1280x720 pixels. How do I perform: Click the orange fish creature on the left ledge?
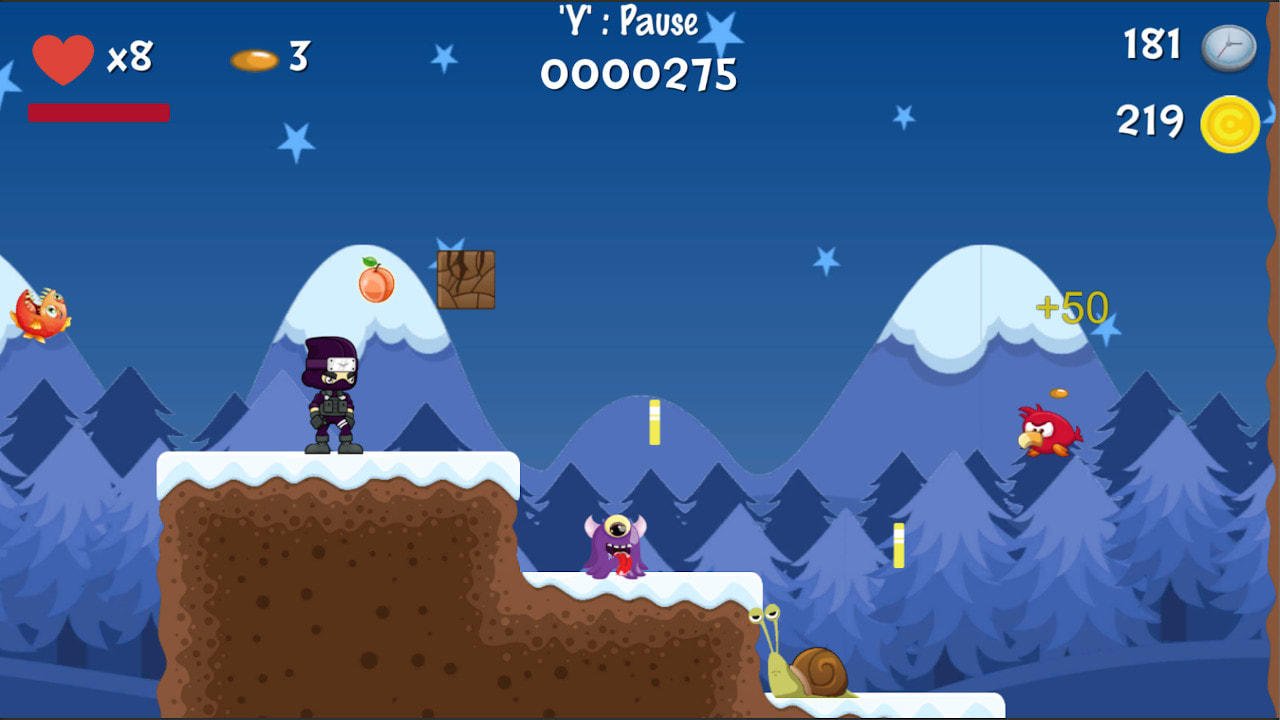[42, 313]
